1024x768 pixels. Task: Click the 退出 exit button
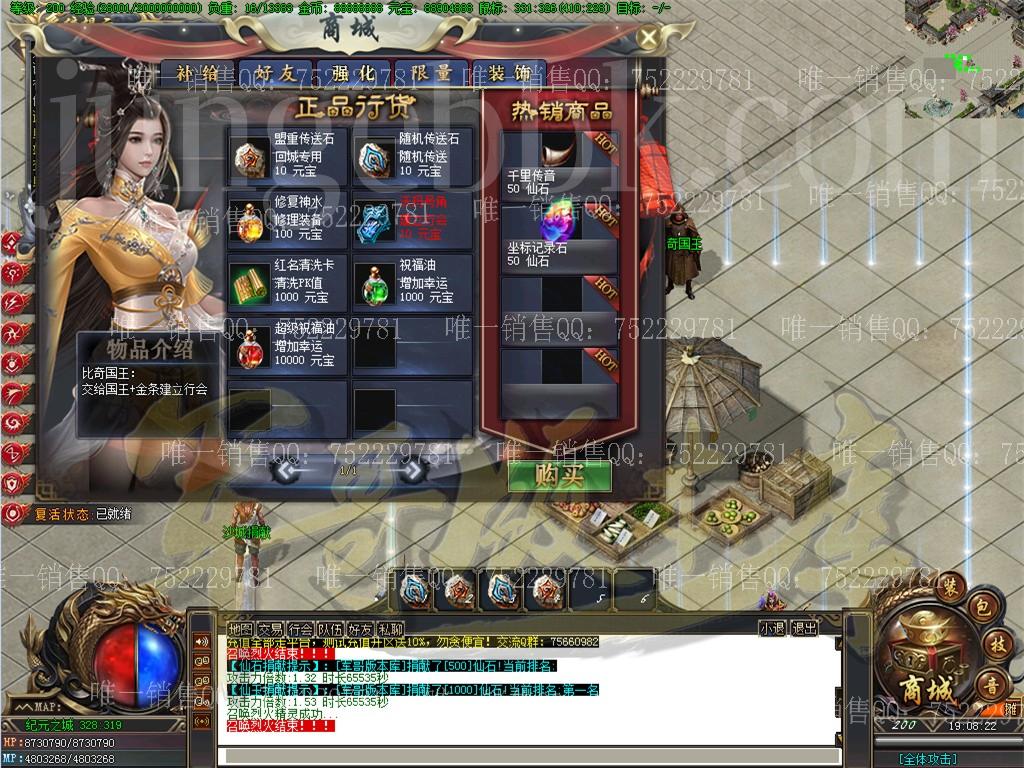pyautogui.click(x=804, y=629)
